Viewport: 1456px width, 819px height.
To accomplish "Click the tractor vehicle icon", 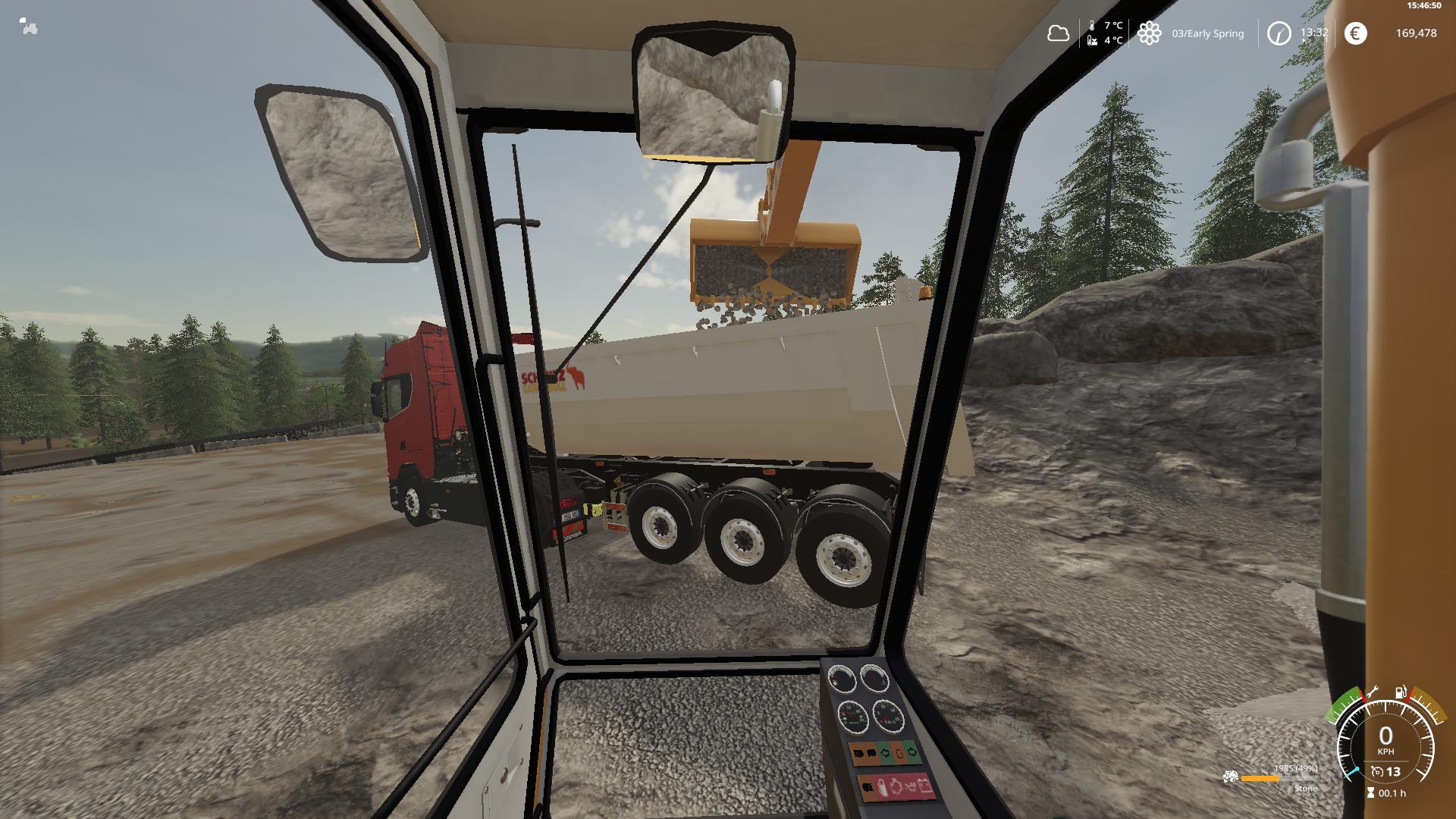I will [29, 28].
